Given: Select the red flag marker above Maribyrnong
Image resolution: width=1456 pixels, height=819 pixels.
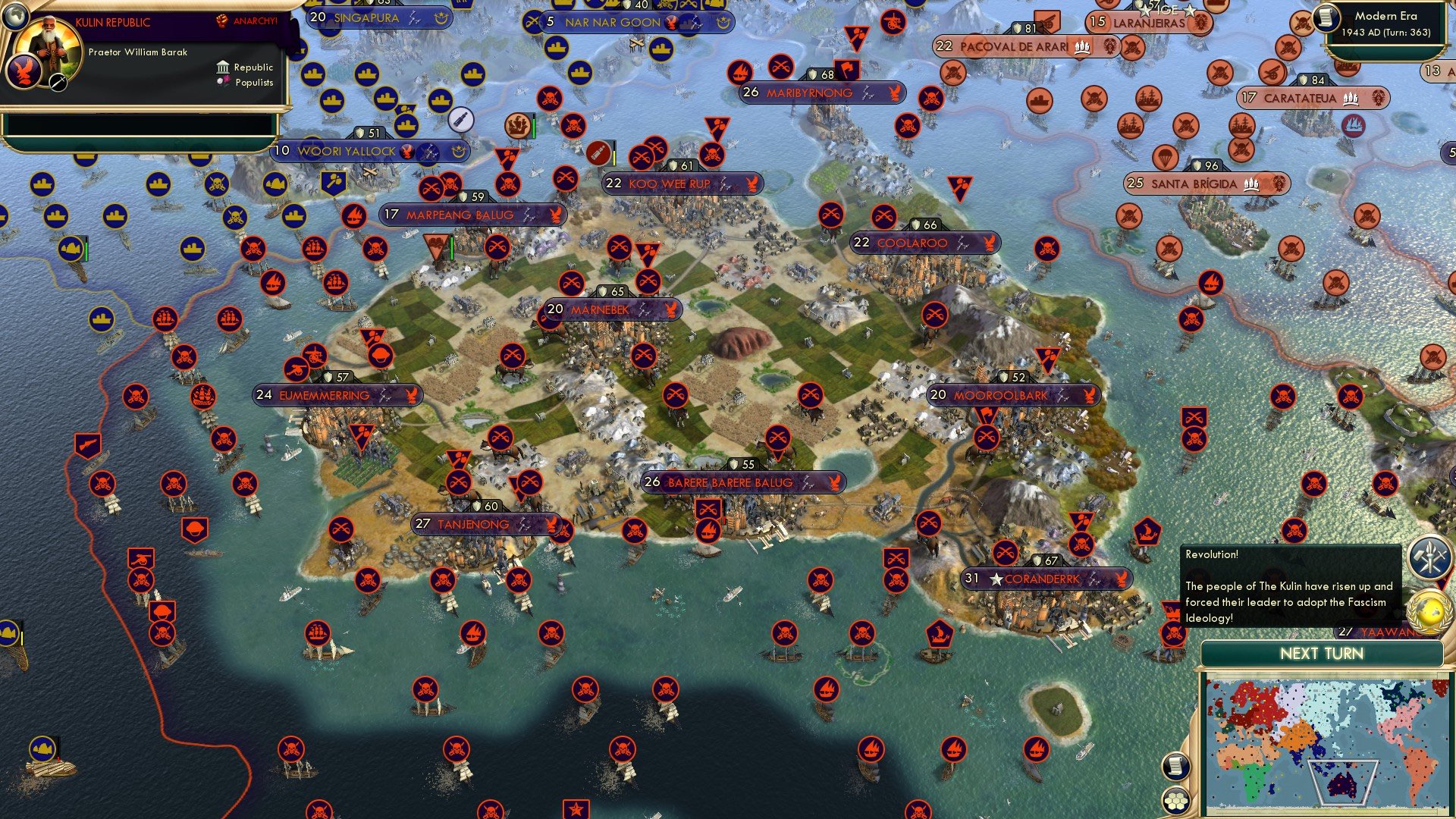Looking at the screenshot, I should [846, 70].
